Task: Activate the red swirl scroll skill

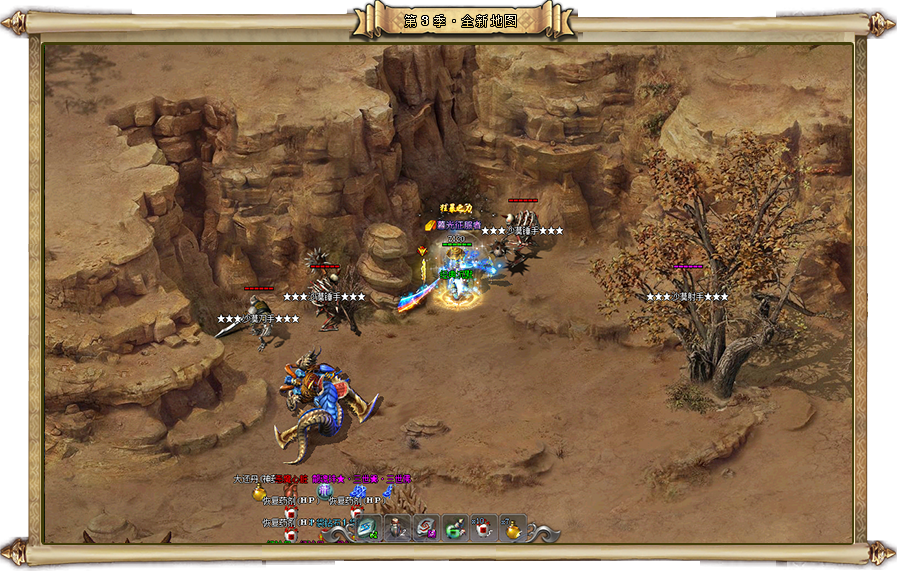Action: (x=426, y=529)
